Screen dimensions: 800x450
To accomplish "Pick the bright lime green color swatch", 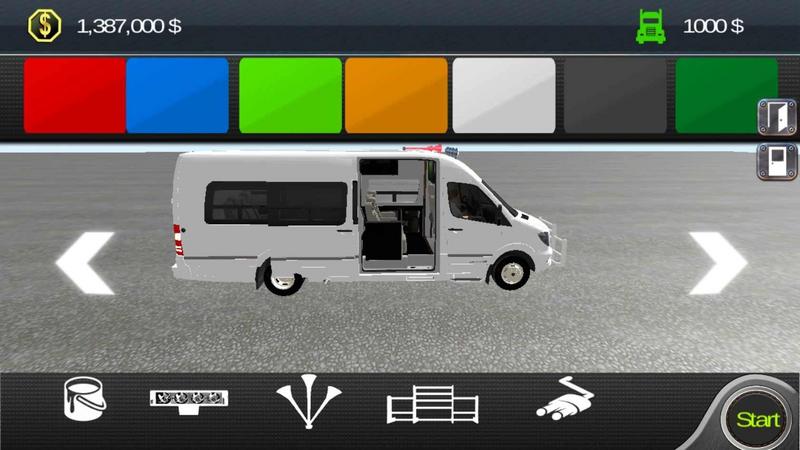I will pos(290,95).
